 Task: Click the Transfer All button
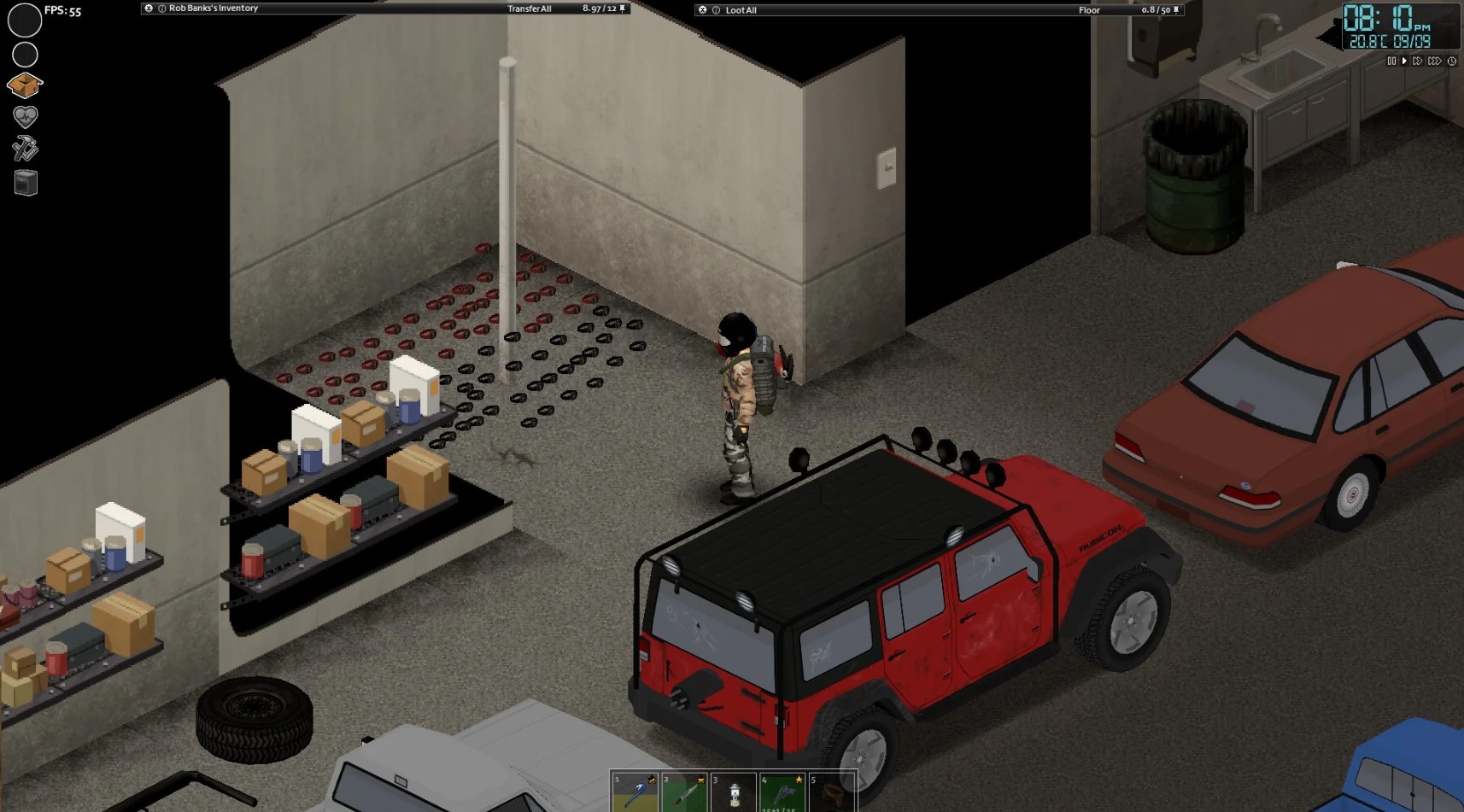coord(530,8)
